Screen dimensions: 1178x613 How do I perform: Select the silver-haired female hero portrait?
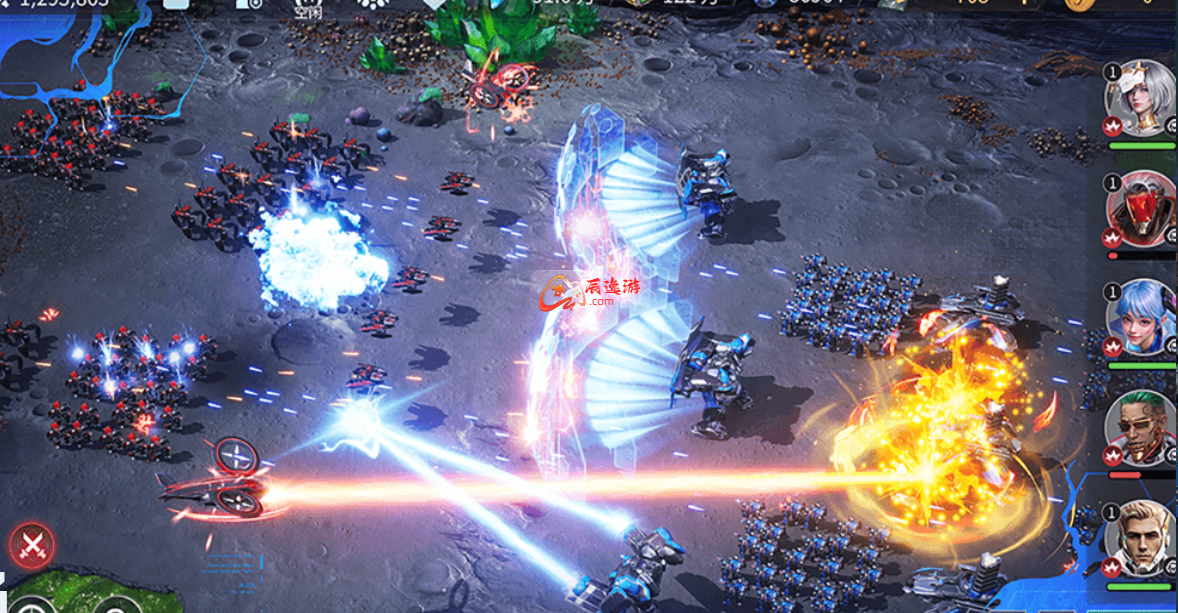click(1141, 97)
